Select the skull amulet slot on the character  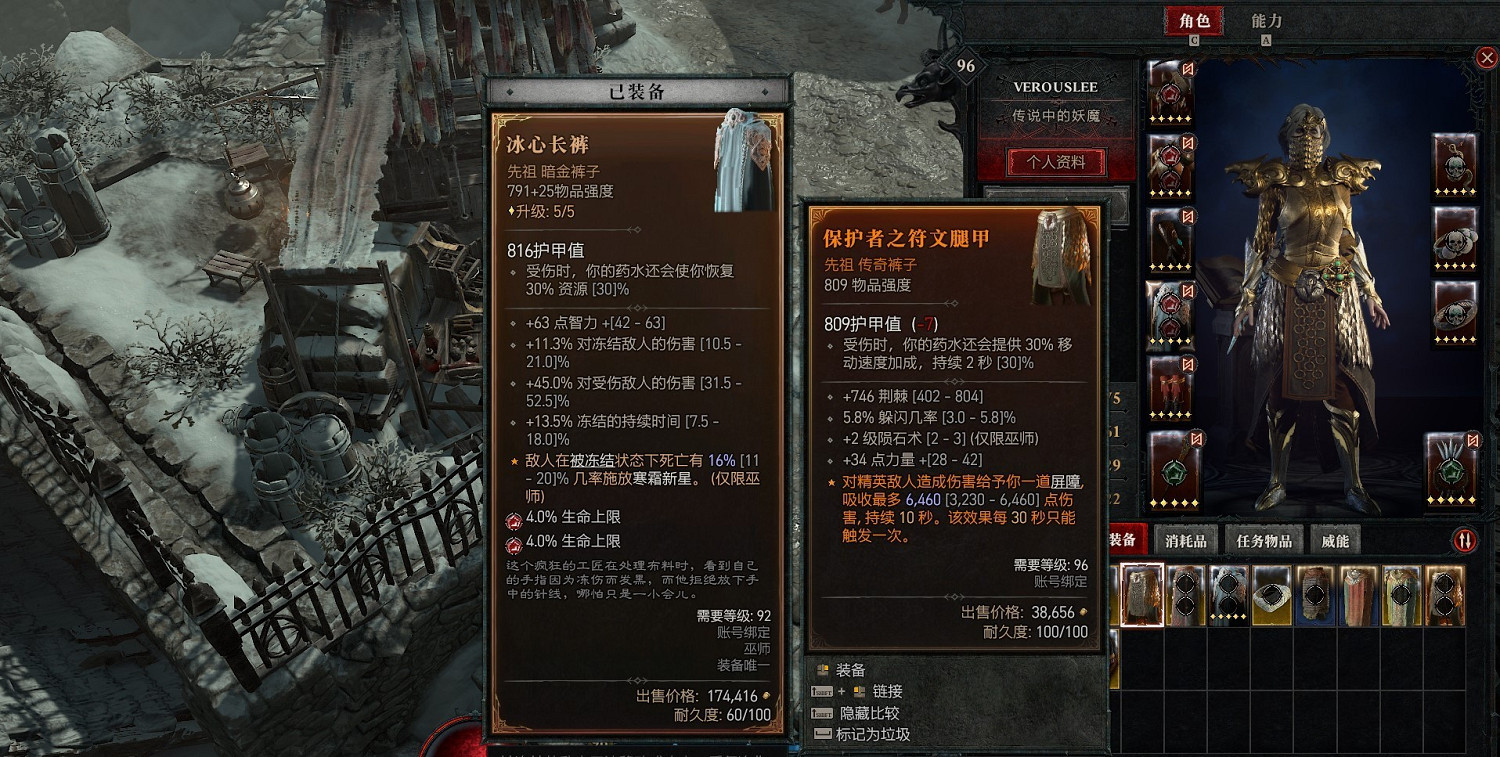pyautogui.click(x=1453, y=167)
